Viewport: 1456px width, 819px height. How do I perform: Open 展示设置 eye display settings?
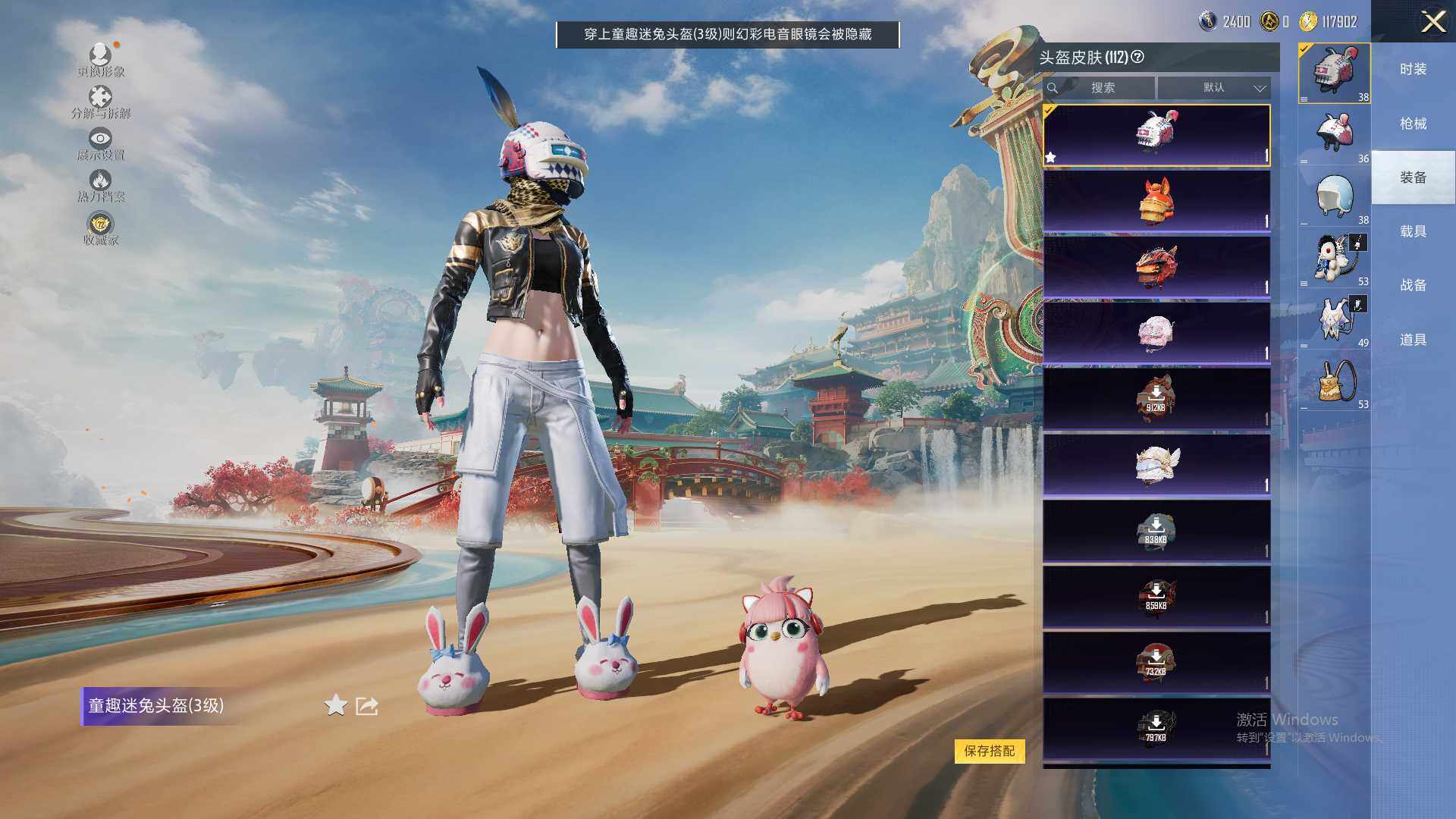pyautogui.click(x=100, y=144)
